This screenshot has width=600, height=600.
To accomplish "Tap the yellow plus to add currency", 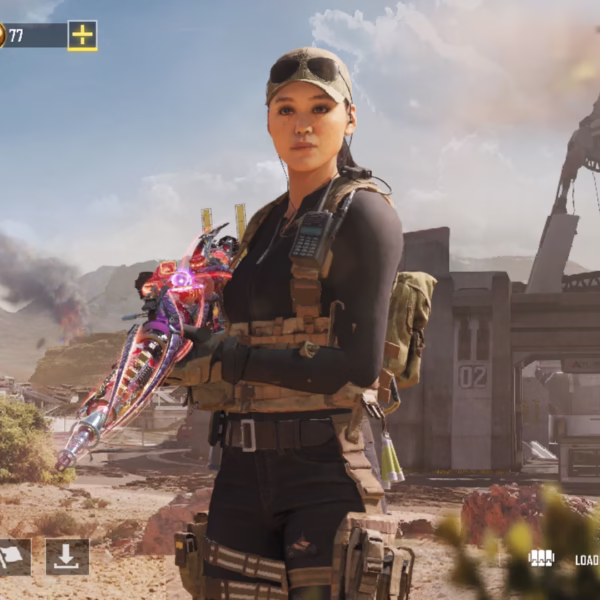I will [x=82, y=35].
